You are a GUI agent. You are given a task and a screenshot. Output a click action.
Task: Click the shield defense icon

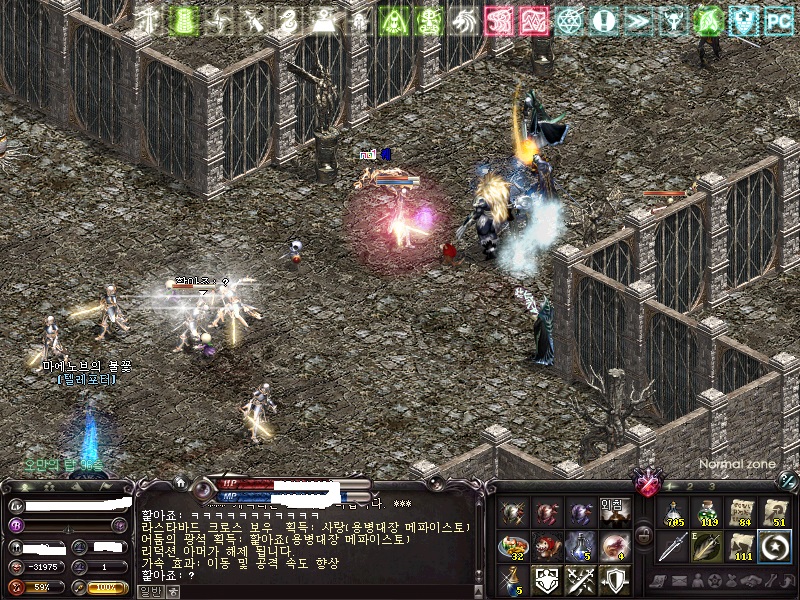[x=613, y=579]
